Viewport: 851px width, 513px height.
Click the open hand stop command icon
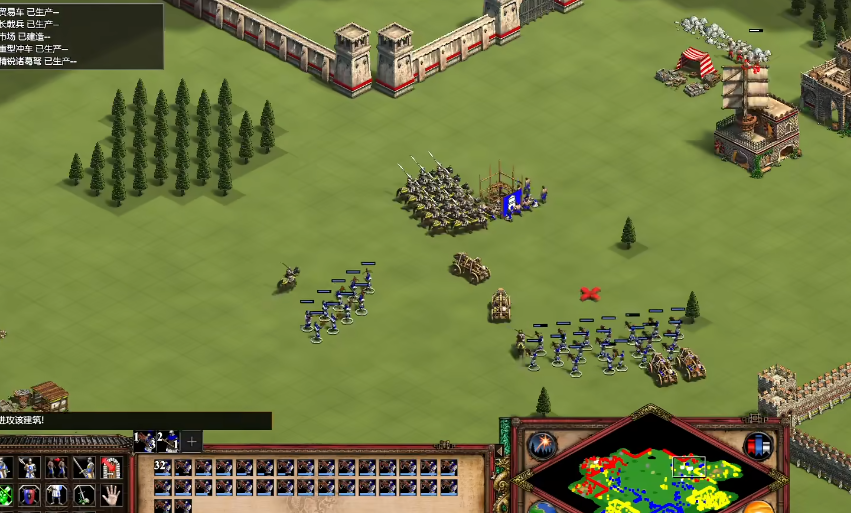(x=111, y=495)
